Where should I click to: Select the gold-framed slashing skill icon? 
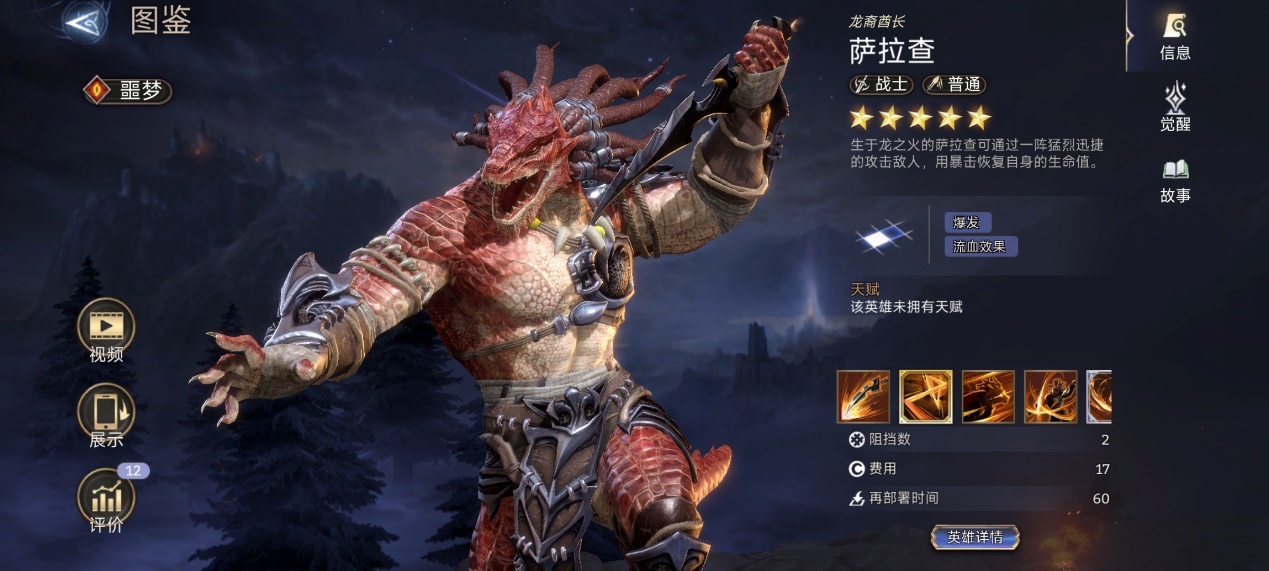(x=925, y=396)
